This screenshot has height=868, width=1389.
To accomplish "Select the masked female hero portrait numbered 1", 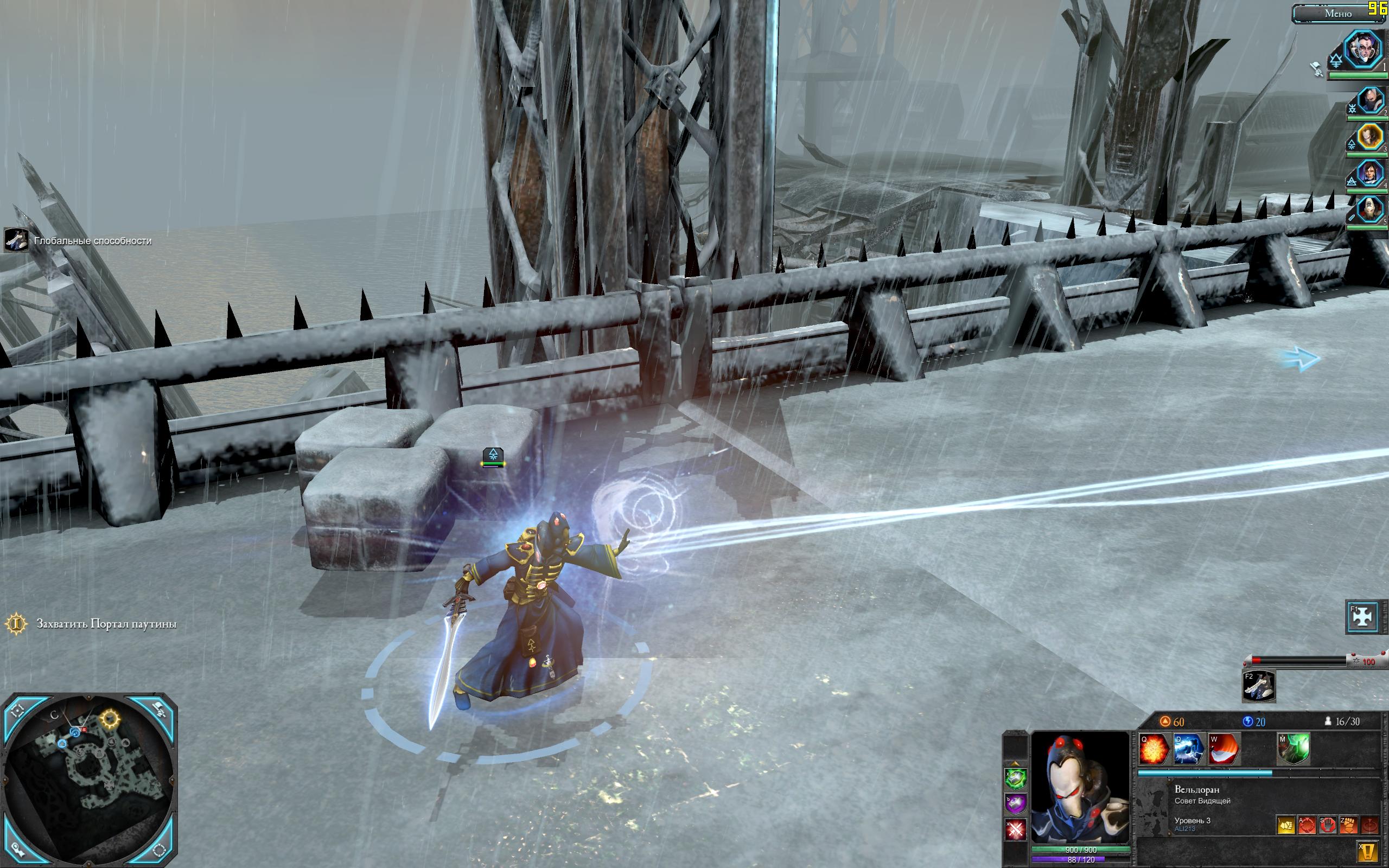I will [1362, 50].
